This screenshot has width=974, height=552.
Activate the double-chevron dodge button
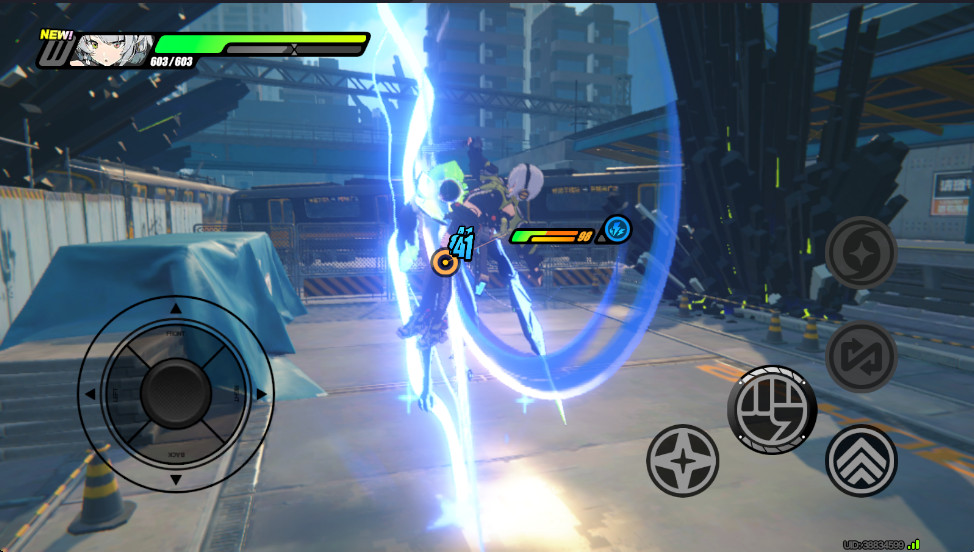[861, 461]
